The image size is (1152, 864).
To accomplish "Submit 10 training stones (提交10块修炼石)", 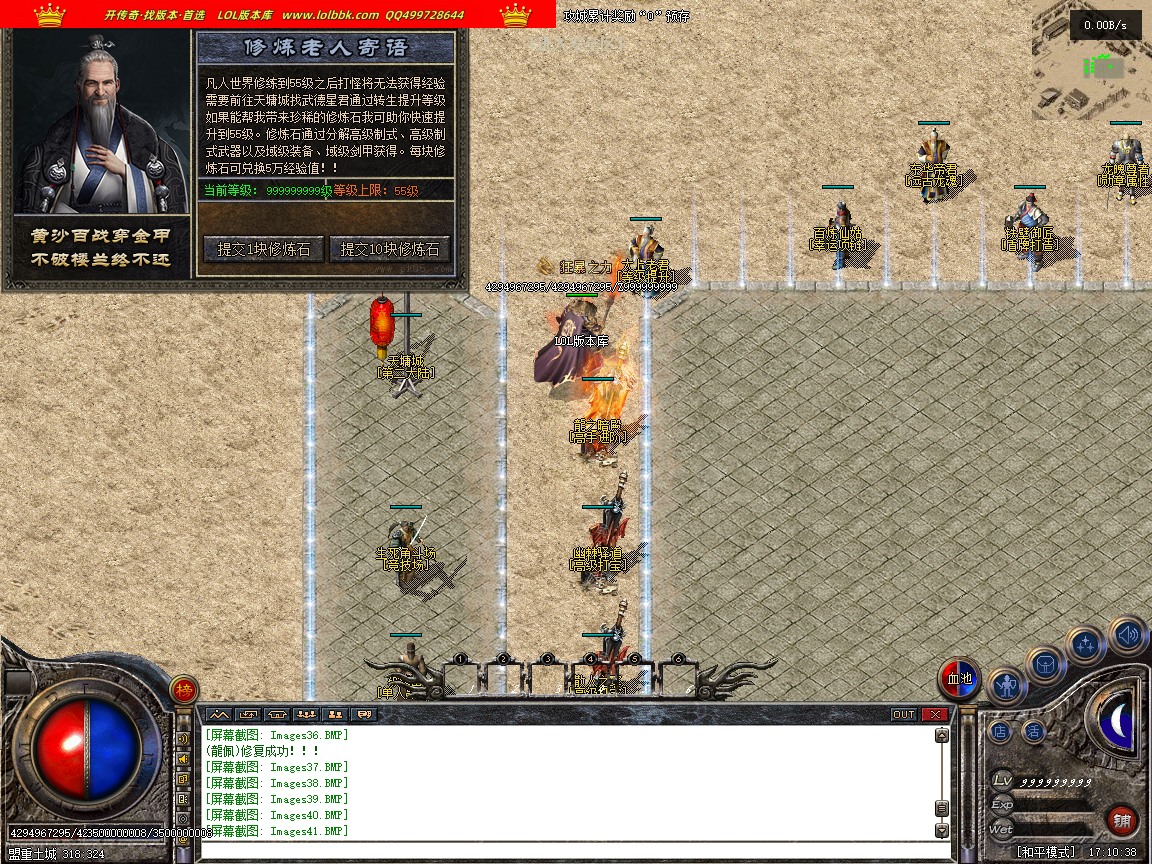I will coord(390,250).
